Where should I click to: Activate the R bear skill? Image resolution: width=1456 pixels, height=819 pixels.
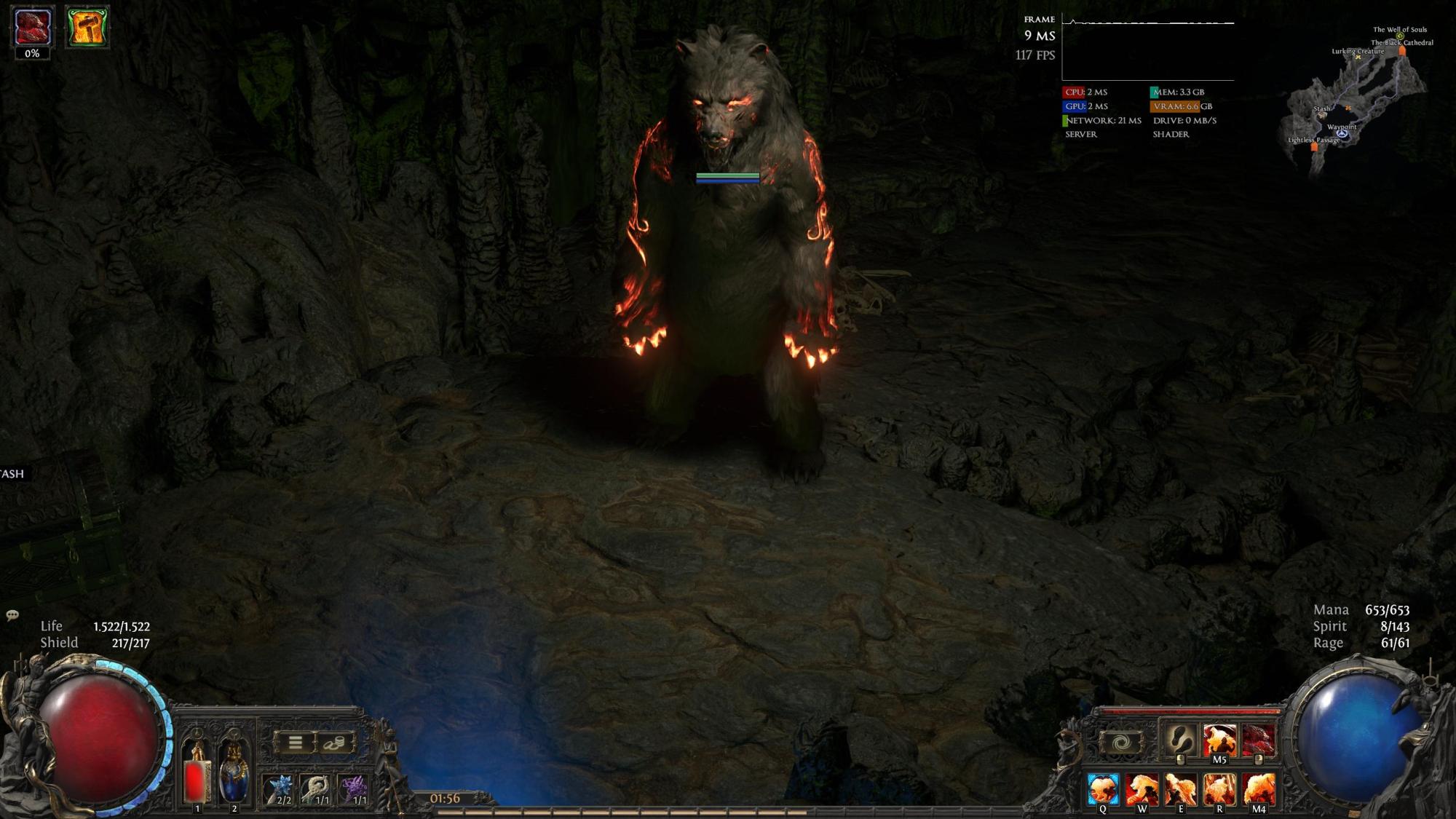coord(1219,789)
